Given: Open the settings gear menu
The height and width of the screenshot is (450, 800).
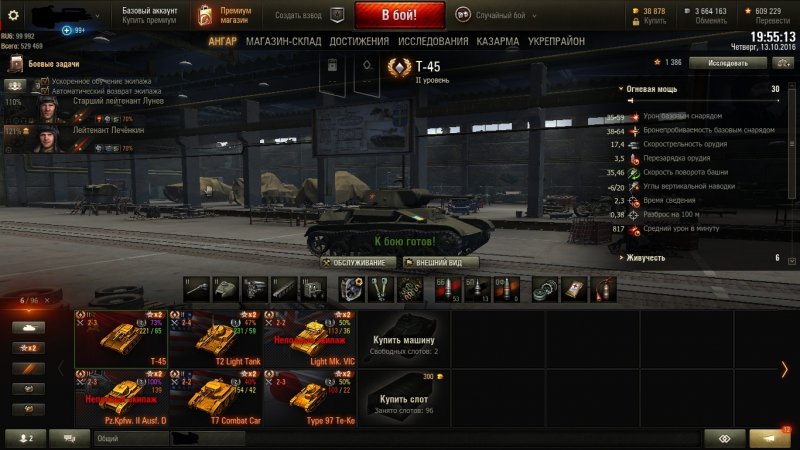Looking at the screenshot, I should (x=14, y=14).
